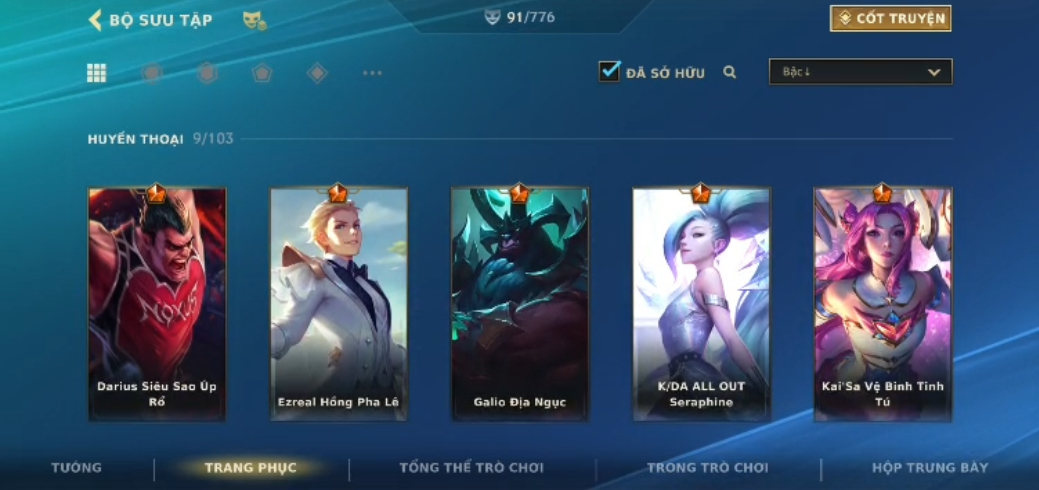1039x490 pixels.
Task: Switch to the Trong Trò Chơi tab
Action: tap(707, 468)
